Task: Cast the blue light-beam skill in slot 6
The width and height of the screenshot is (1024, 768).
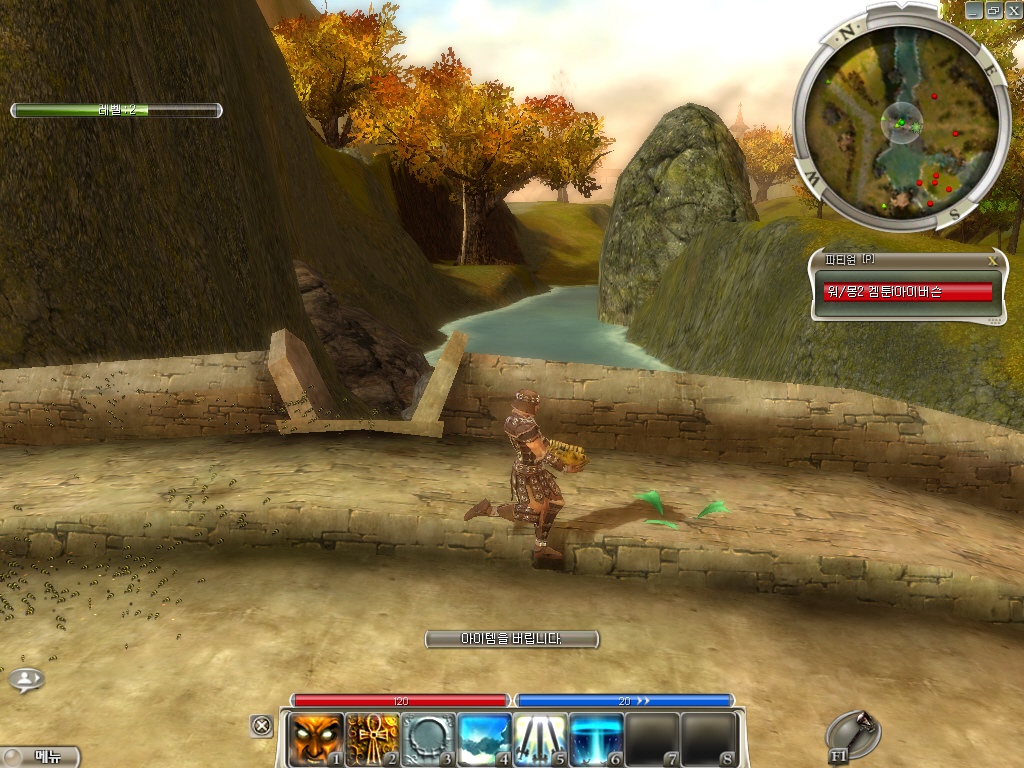Action: (596, 740)
